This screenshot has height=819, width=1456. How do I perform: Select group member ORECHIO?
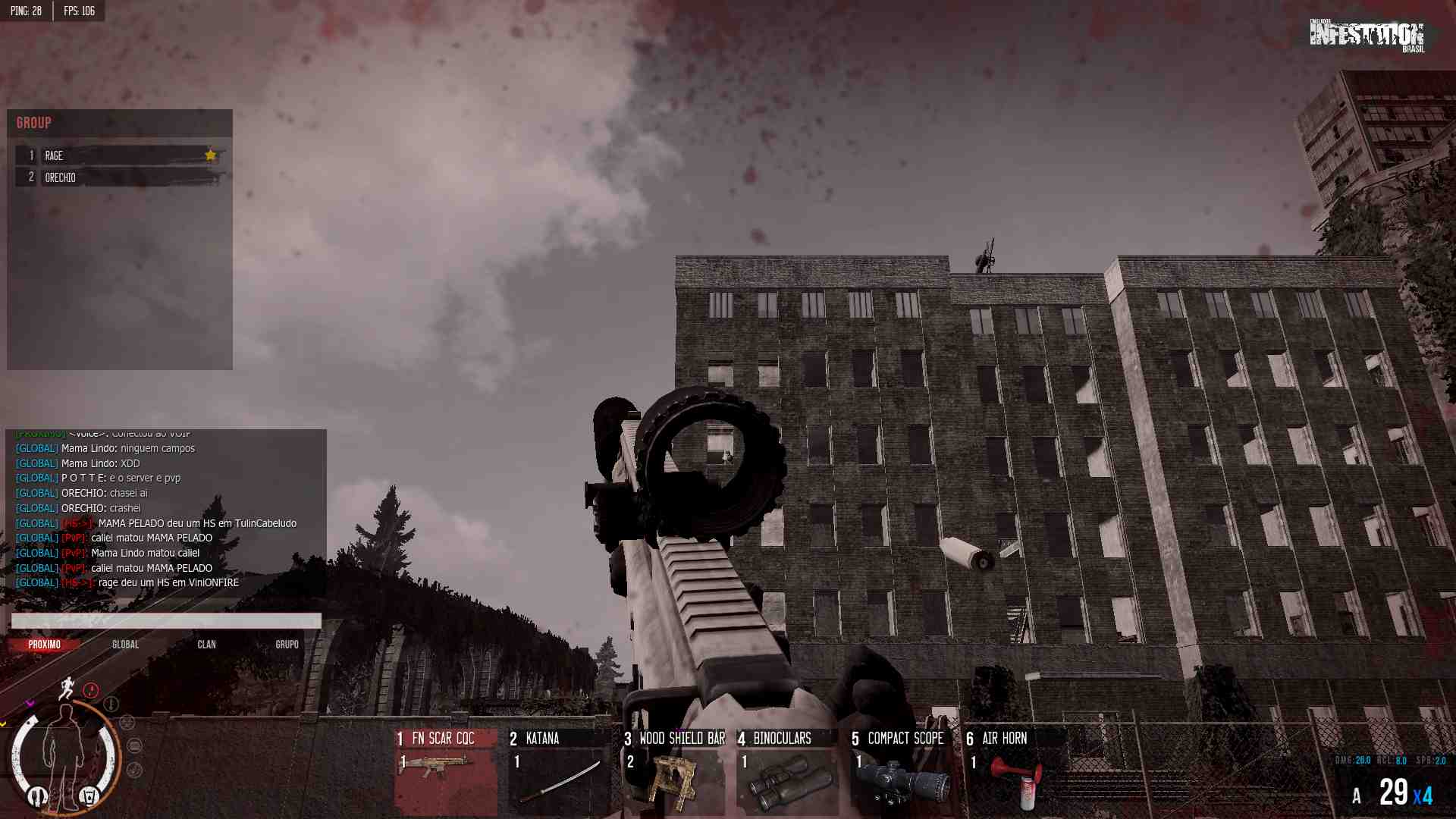coord(121,177)
